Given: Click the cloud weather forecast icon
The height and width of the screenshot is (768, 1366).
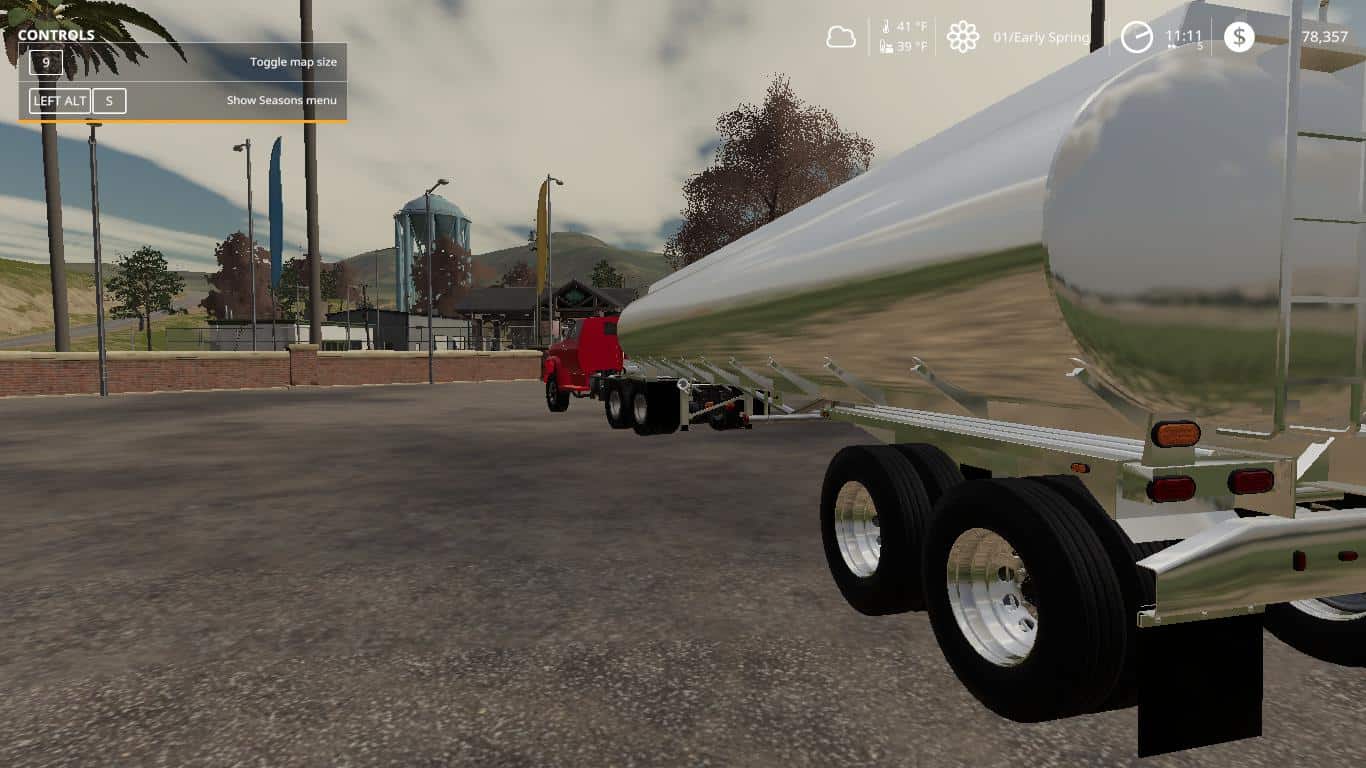Looking at the screenshot, I should pyautogui.click(x=841, y=38).
